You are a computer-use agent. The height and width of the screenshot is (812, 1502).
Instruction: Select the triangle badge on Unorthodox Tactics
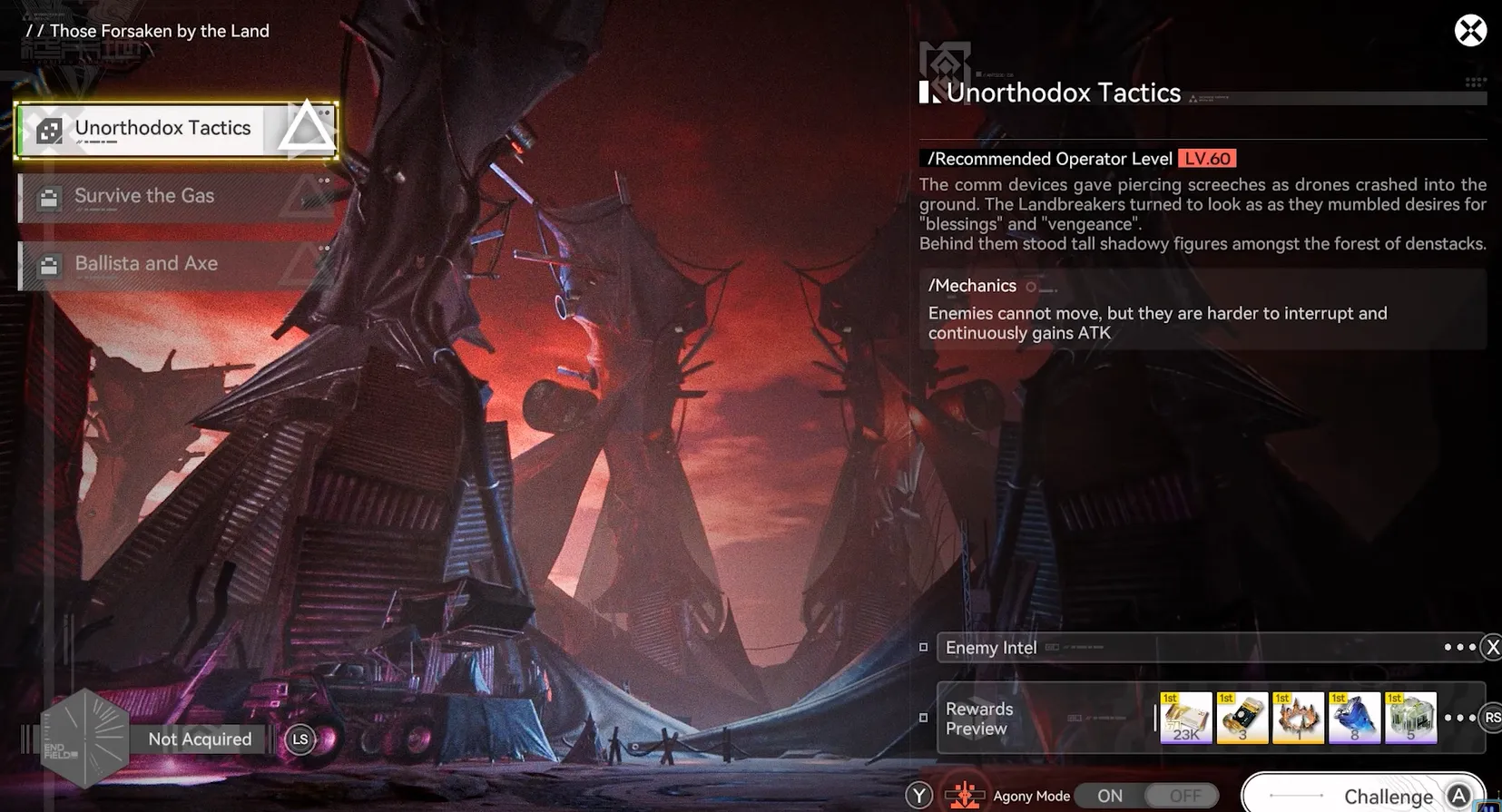point(306,127)
